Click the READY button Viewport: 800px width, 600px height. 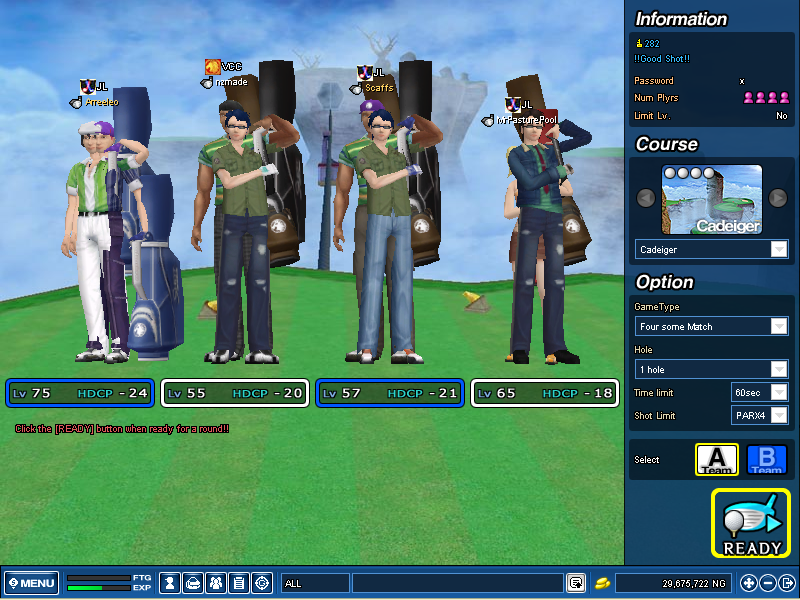(752, 522)
